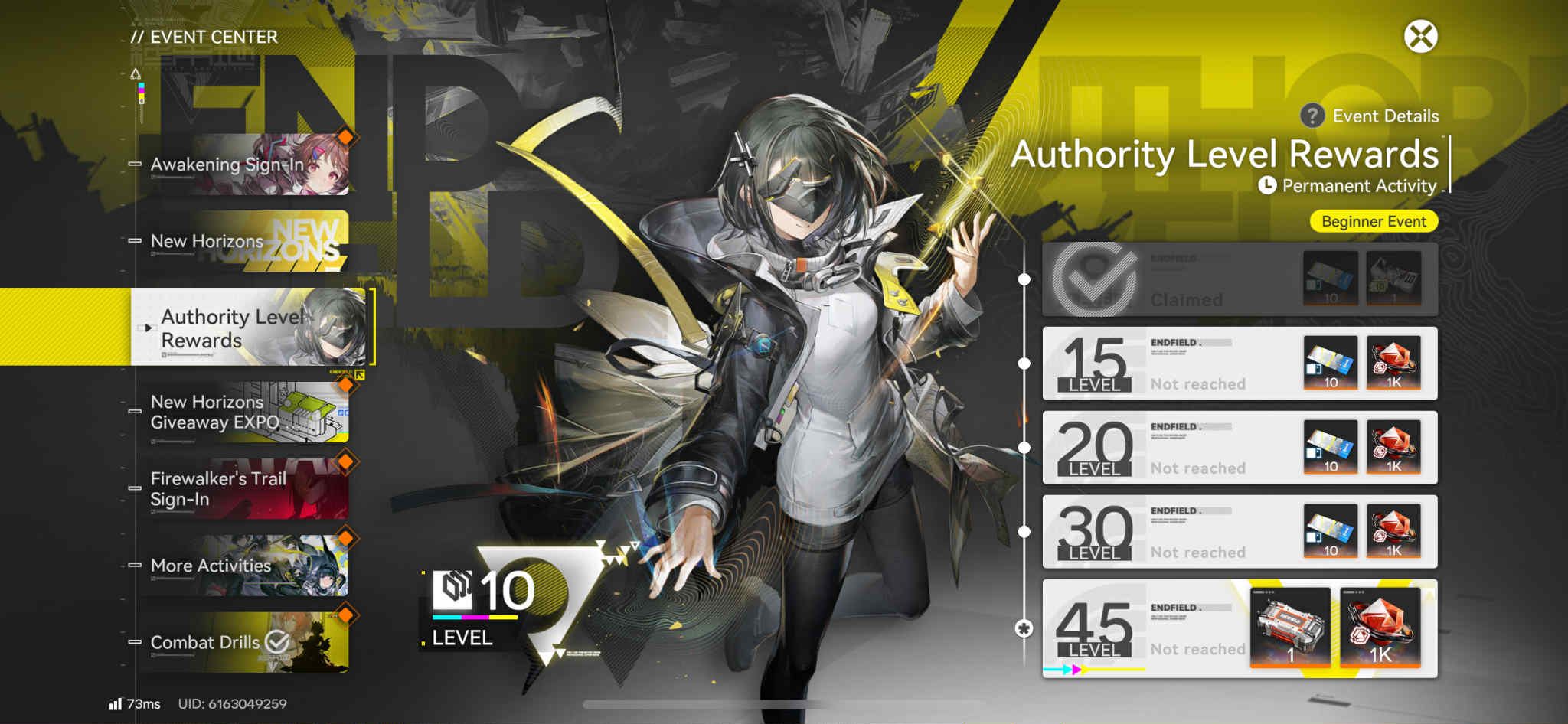Image resolution: width=1568 pixels, height=724 pixels.
Task: Click the Beginner Event label
Action: coord(1373,221)
